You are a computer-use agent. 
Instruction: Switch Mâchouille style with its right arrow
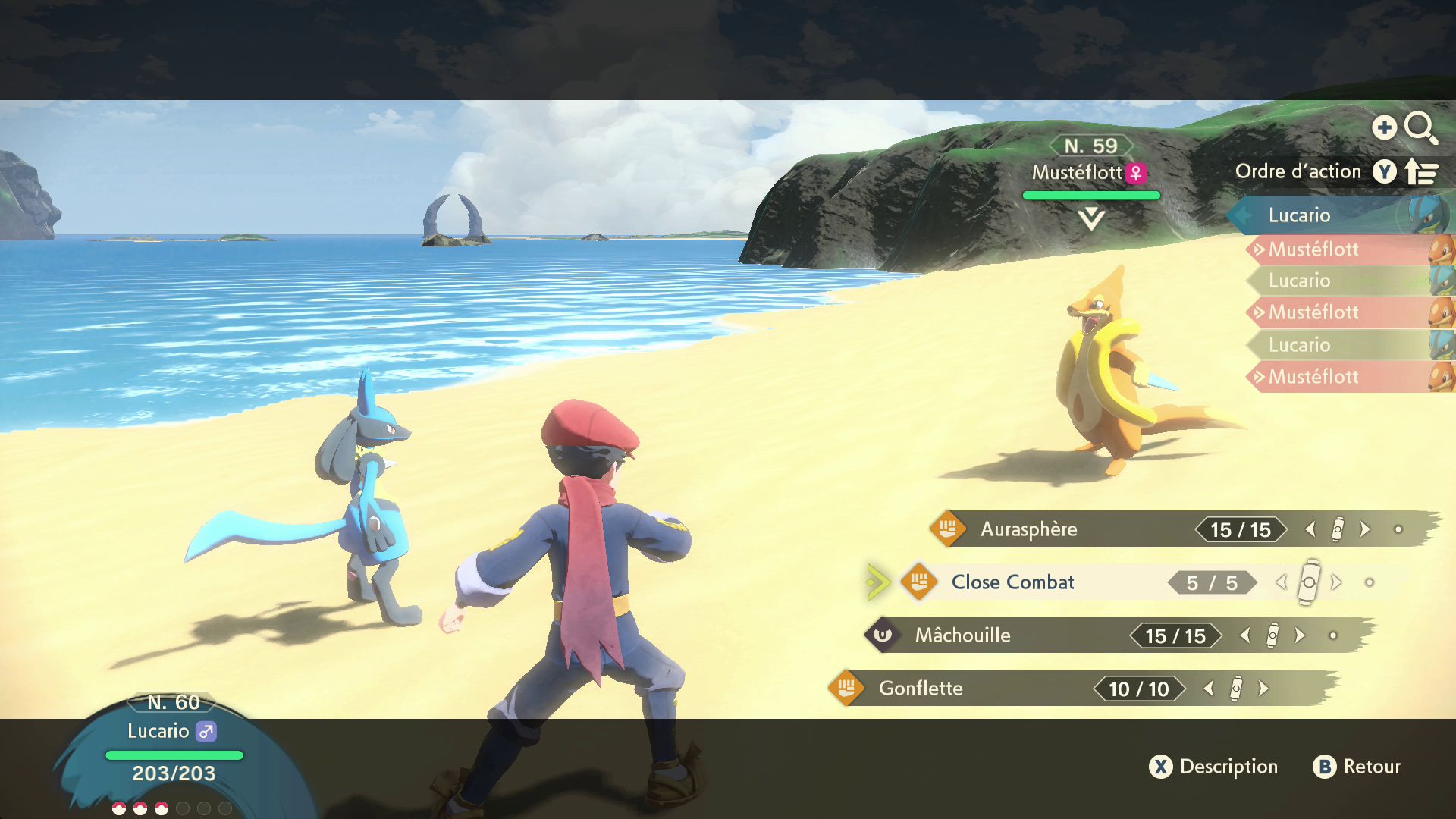(x=1300, y=635)
